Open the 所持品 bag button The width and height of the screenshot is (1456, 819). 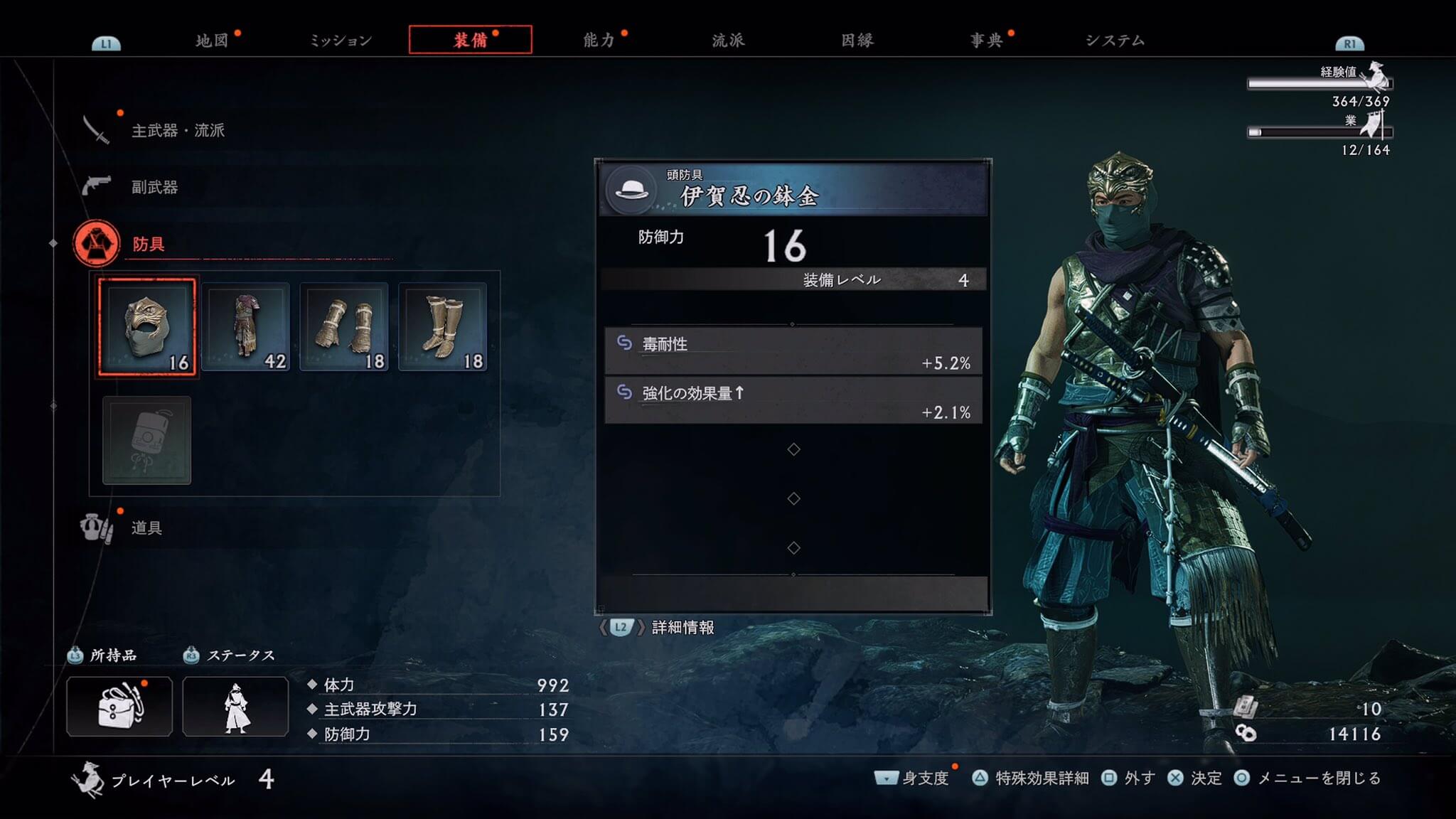119,706
